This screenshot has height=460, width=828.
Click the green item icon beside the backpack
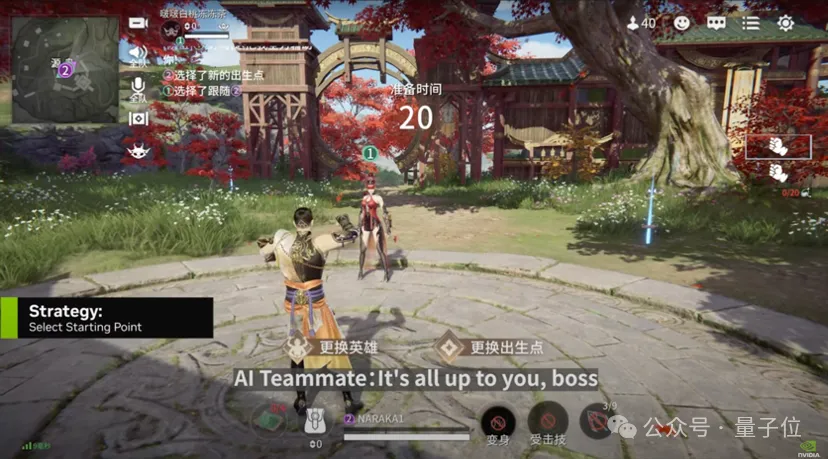pos(267,419)
